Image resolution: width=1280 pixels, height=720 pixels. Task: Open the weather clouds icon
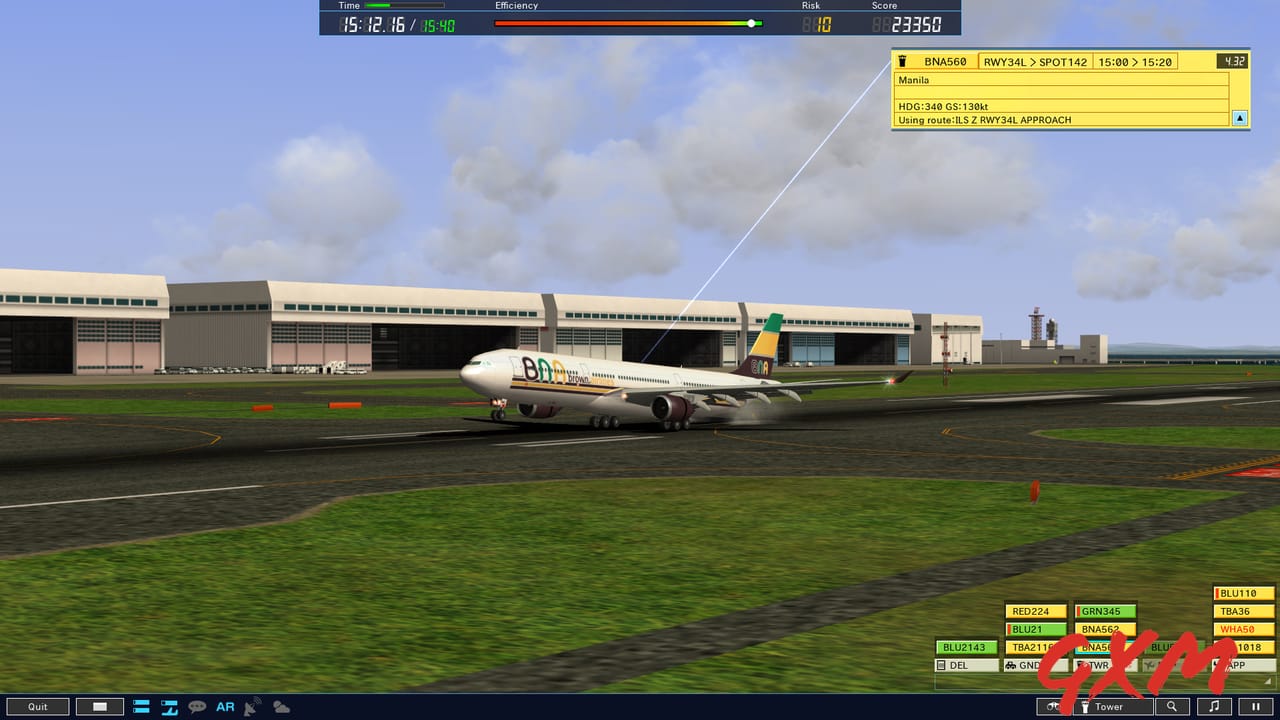pyautogui.click(x=281, y=707)
